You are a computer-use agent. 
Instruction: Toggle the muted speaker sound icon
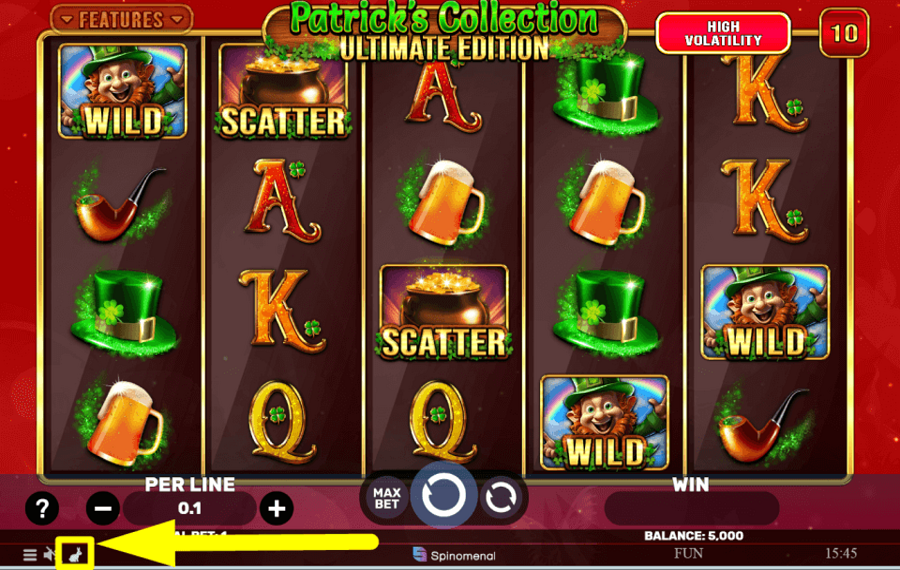pyautogui.click(x=50, y=554)
